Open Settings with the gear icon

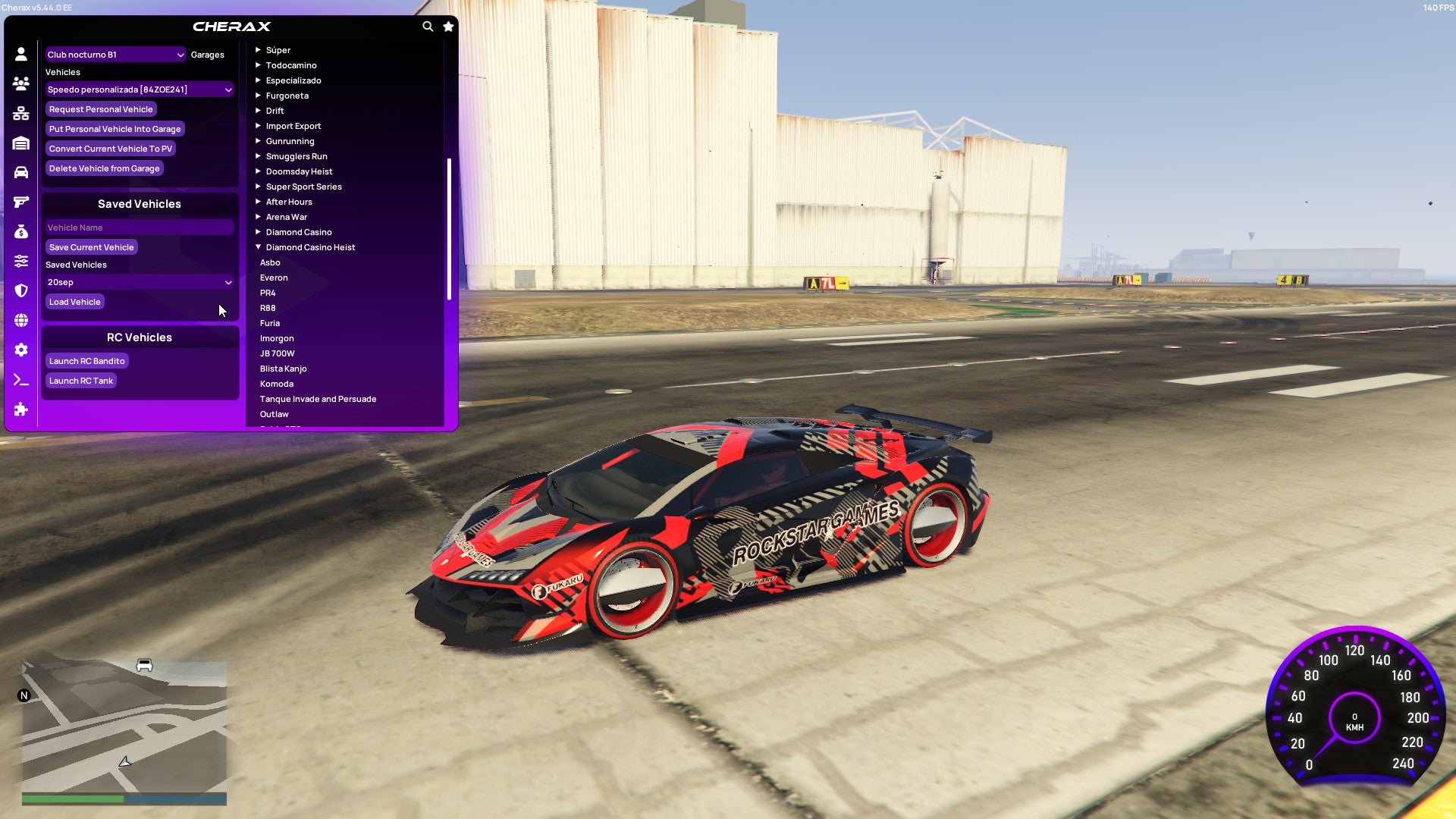(21, 350)
